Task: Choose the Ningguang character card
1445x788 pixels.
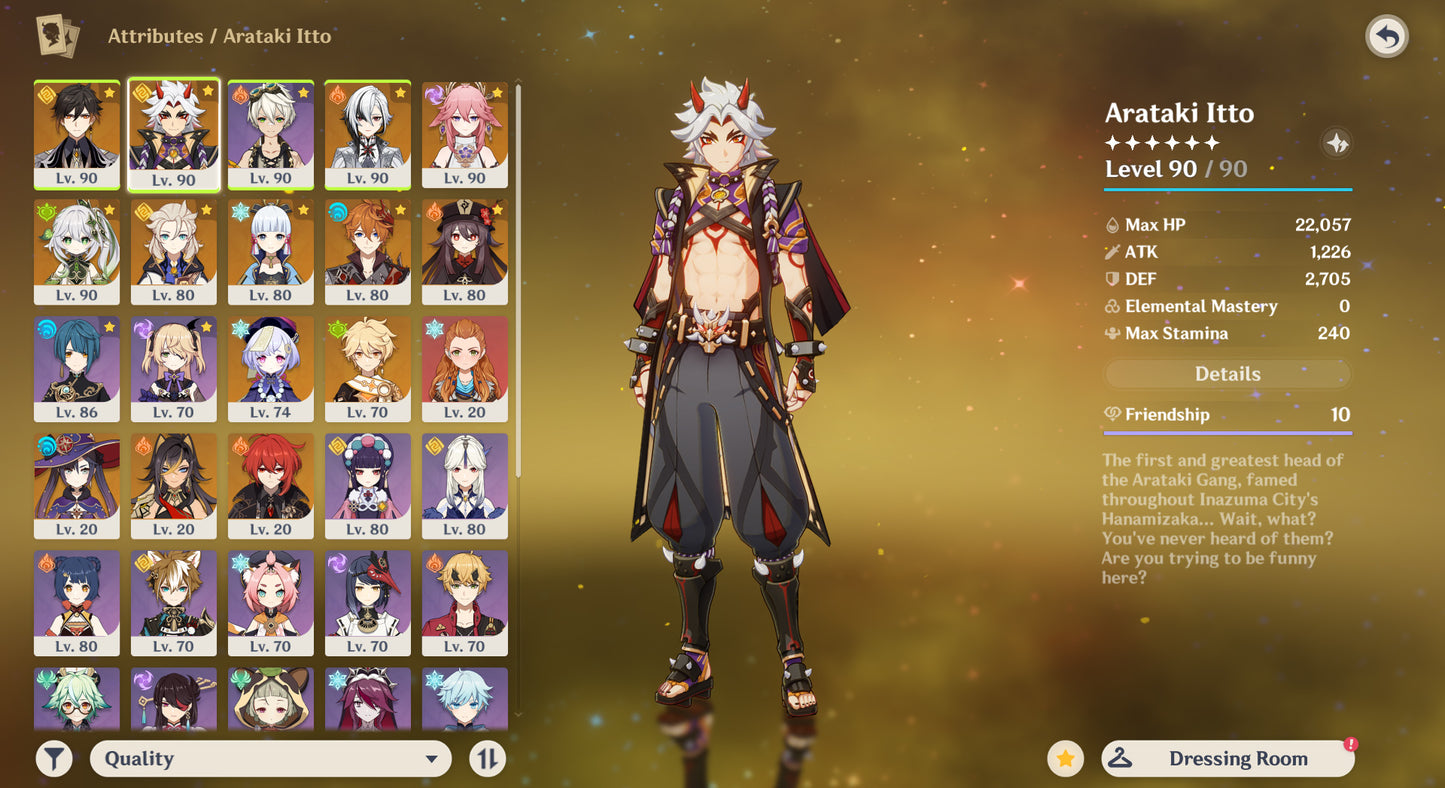Action: coord(464,486)
